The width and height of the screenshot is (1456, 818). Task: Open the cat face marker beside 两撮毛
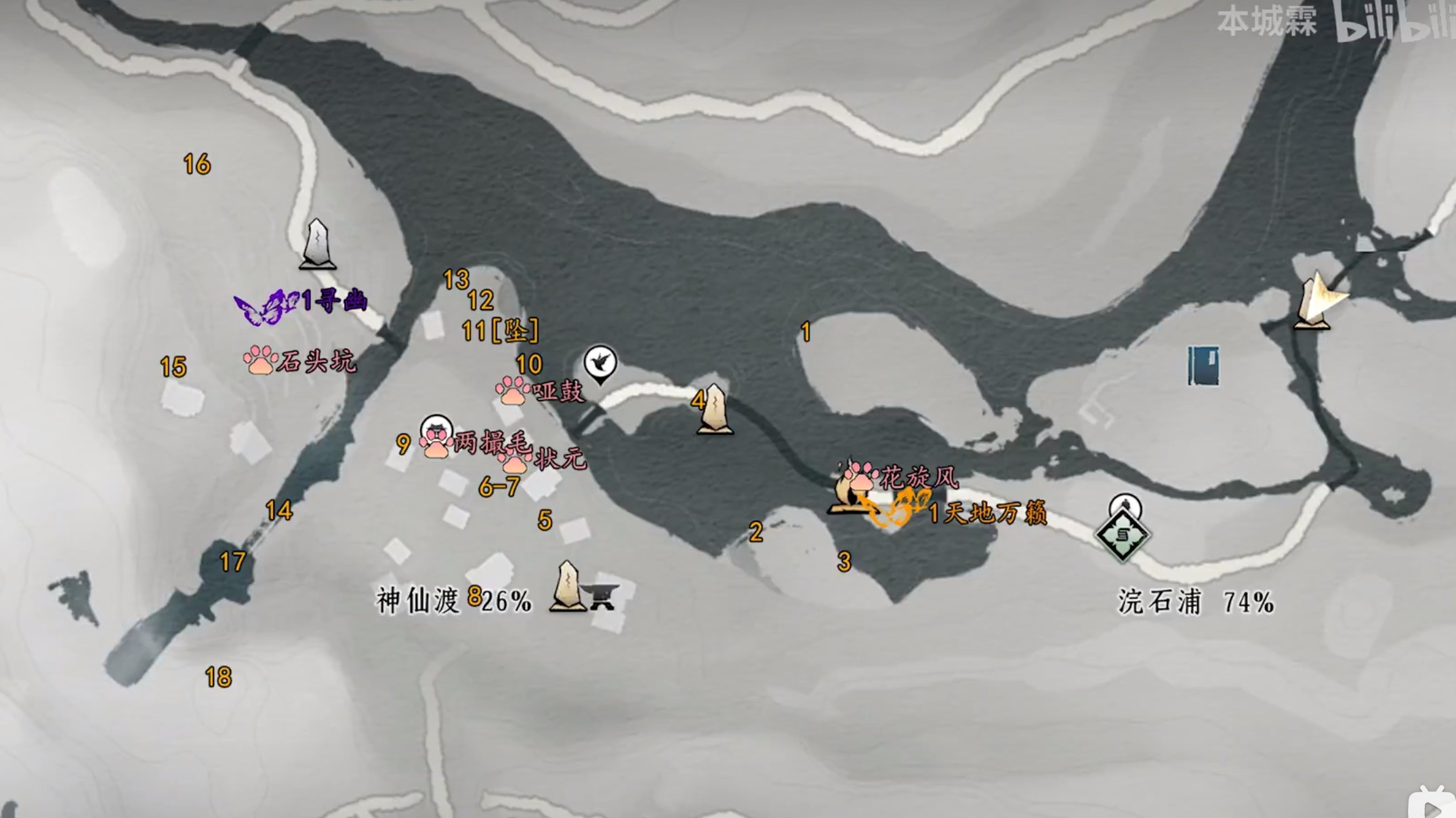point(436,429)
